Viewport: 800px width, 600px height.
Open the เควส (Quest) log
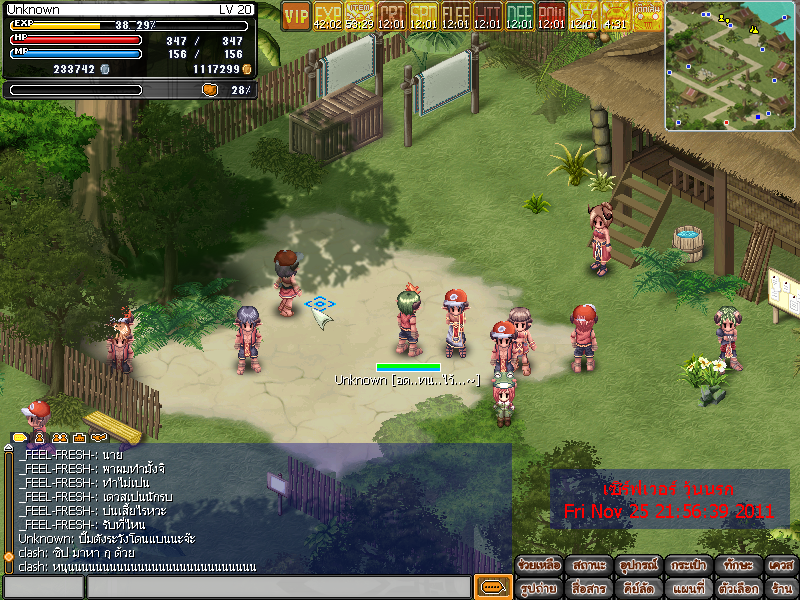pos(781,565)
